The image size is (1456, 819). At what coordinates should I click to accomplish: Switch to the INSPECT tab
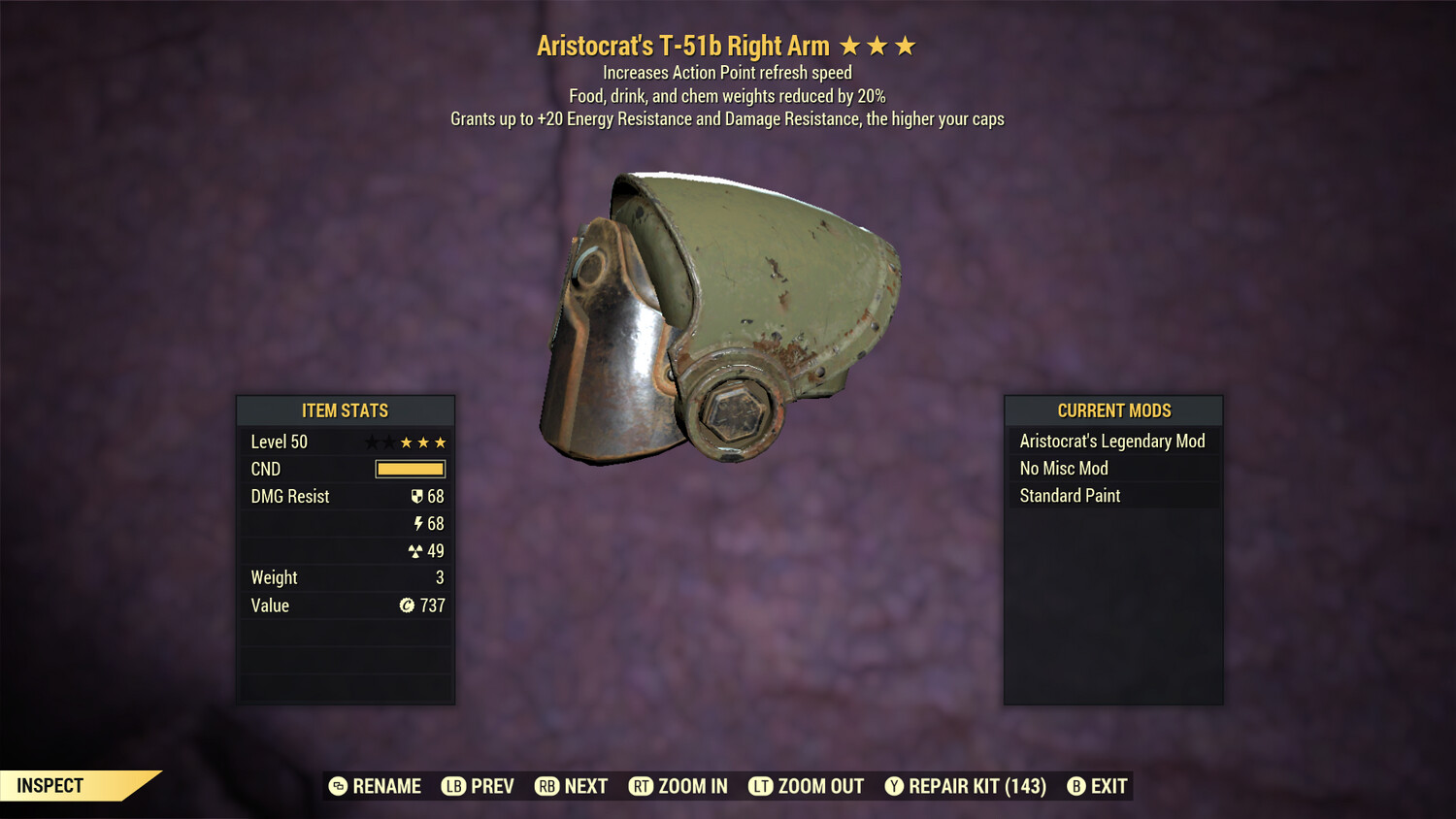click(x=50, y=785)
